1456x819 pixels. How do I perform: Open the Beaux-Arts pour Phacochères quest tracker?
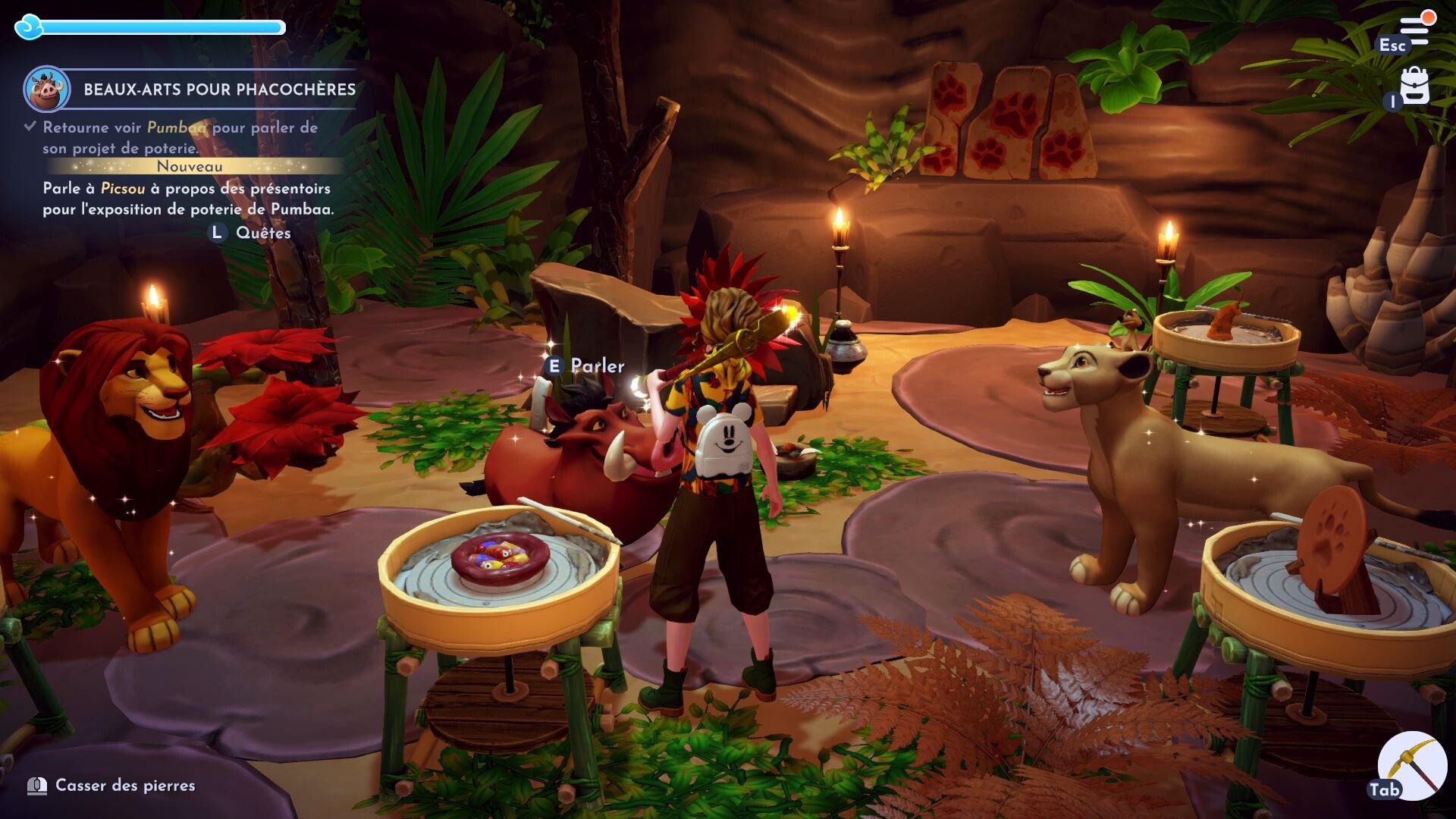click(219, 89)
